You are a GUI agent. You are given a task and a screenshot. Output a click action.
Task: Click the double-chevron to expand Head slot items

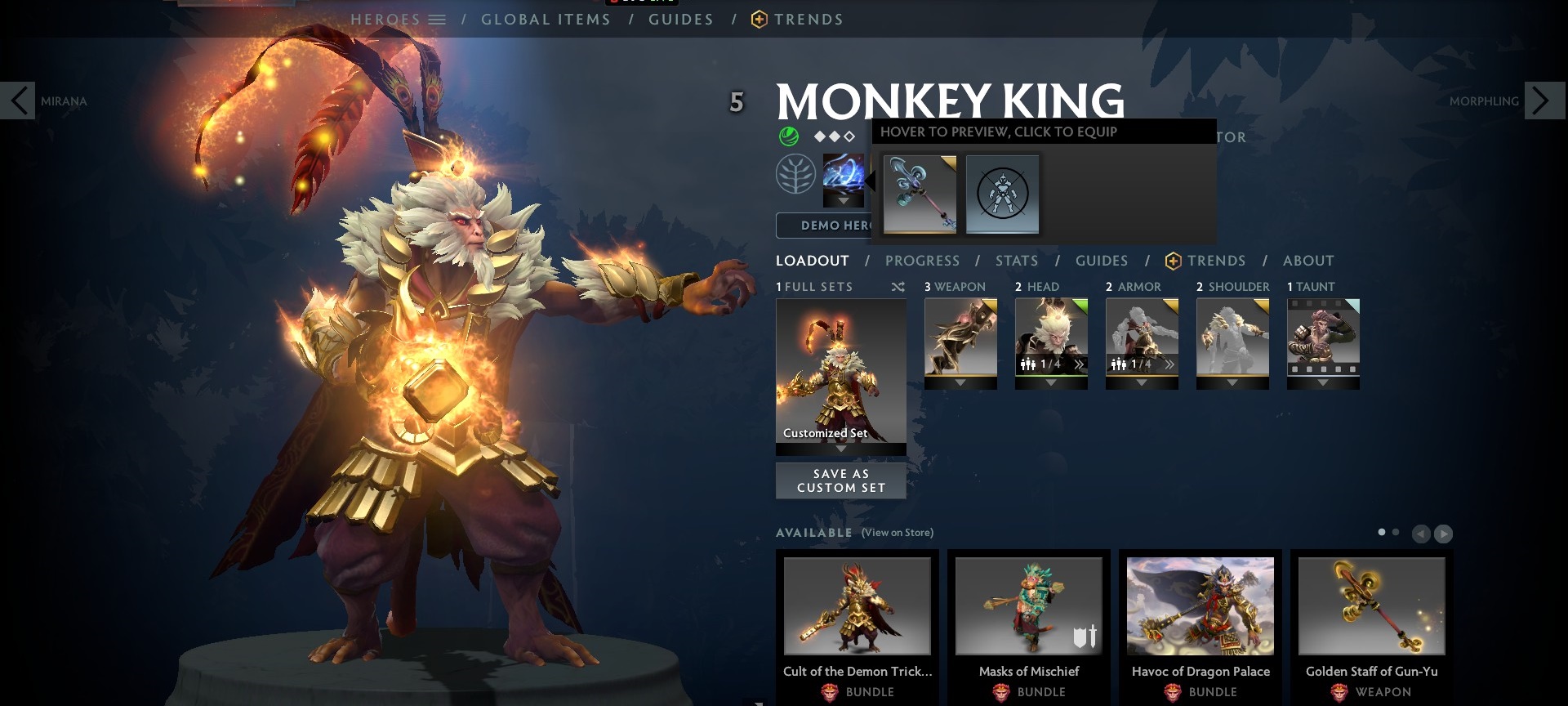coord(1080,364)
